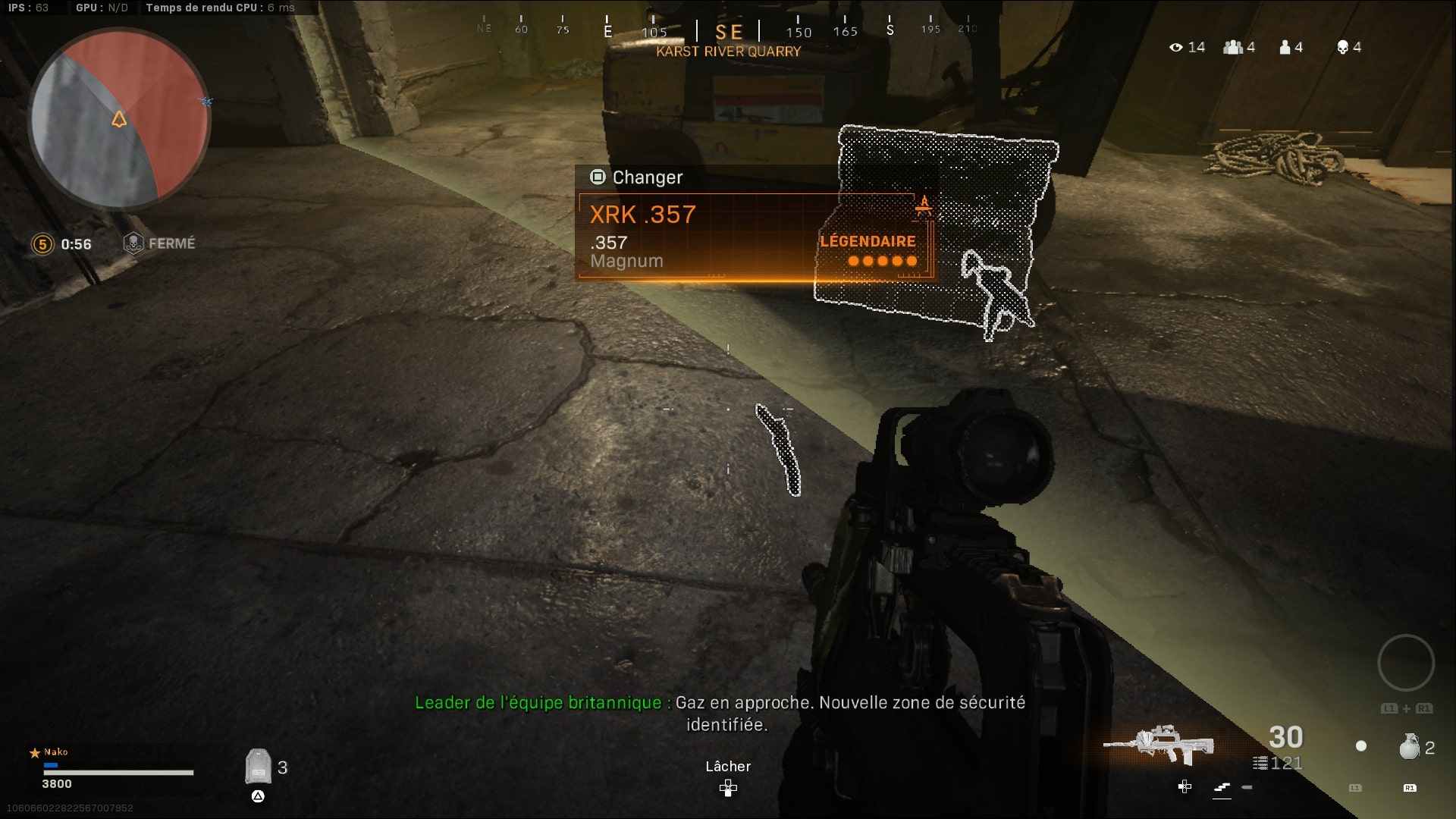The image size is (1456, 819).
Task: Click the Square button icon beside Changer
Action: click(x=599, y=177)
